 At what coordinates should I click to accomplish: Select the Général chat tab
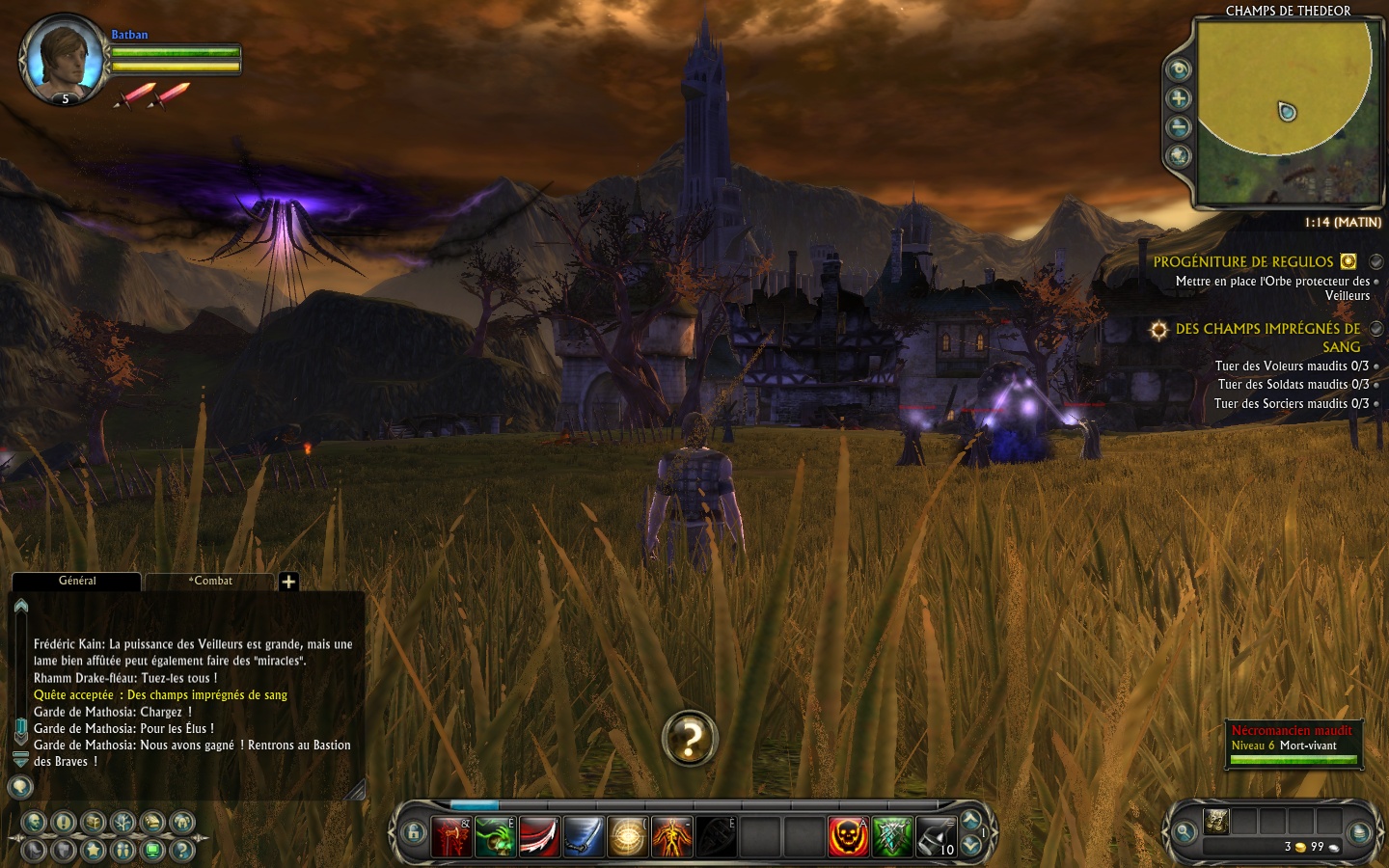tap(77, 581)
